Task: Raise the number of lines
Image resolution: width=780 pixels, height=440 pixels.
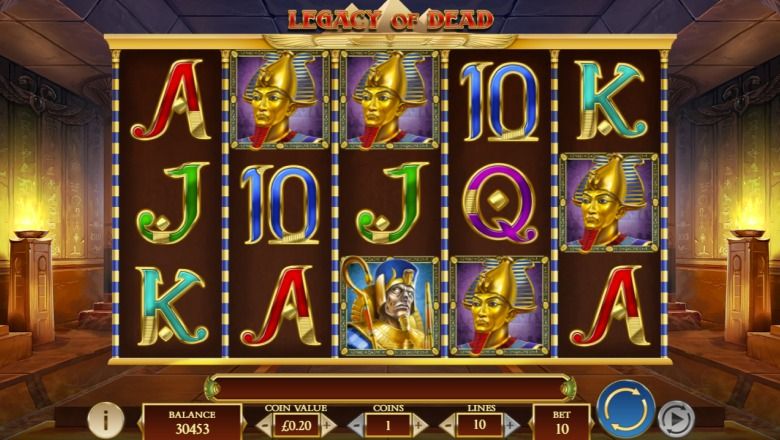Action: (511, 423)
